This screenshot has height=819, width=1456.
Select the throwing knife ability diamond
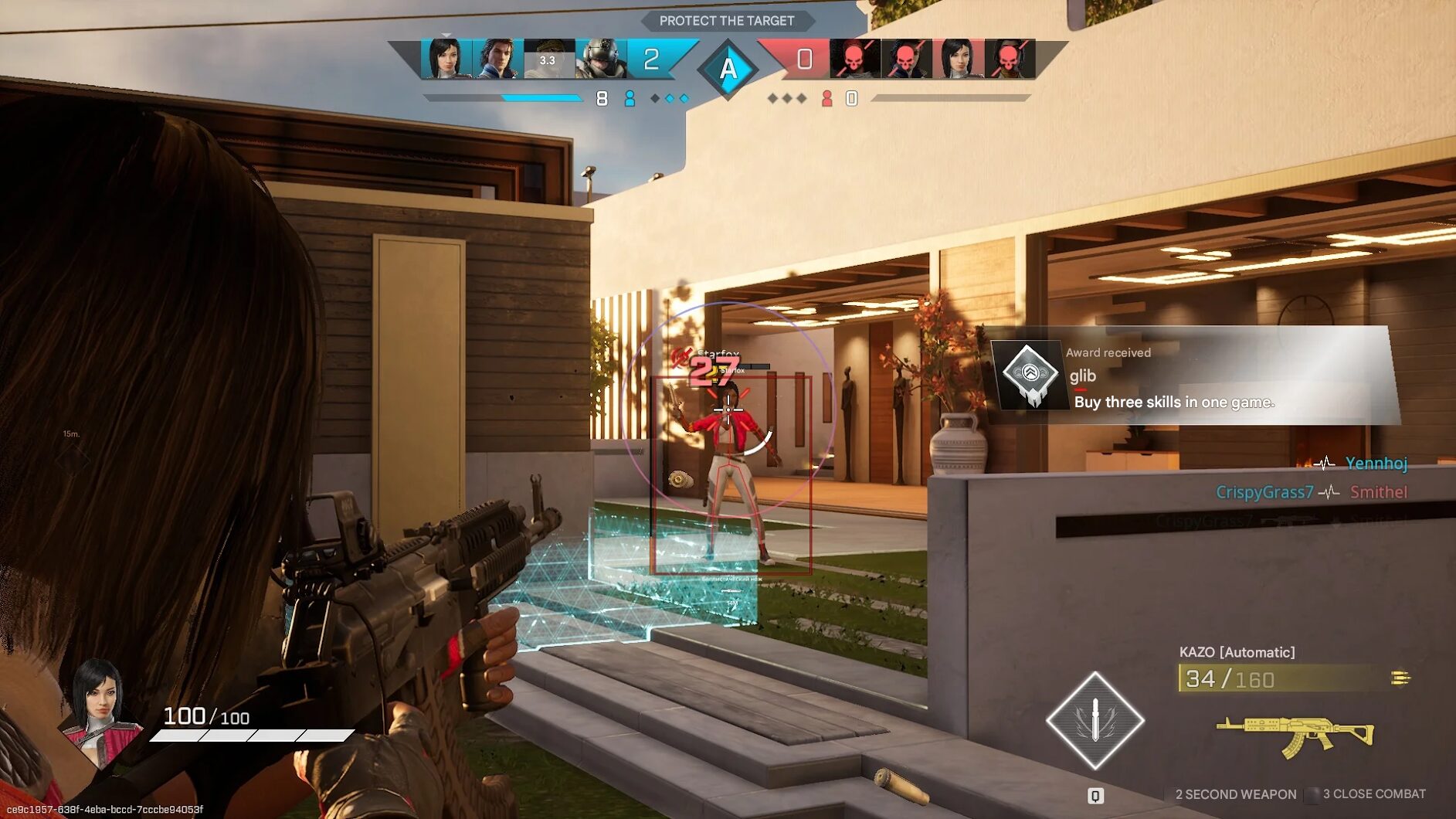[x=1095, y=720]
